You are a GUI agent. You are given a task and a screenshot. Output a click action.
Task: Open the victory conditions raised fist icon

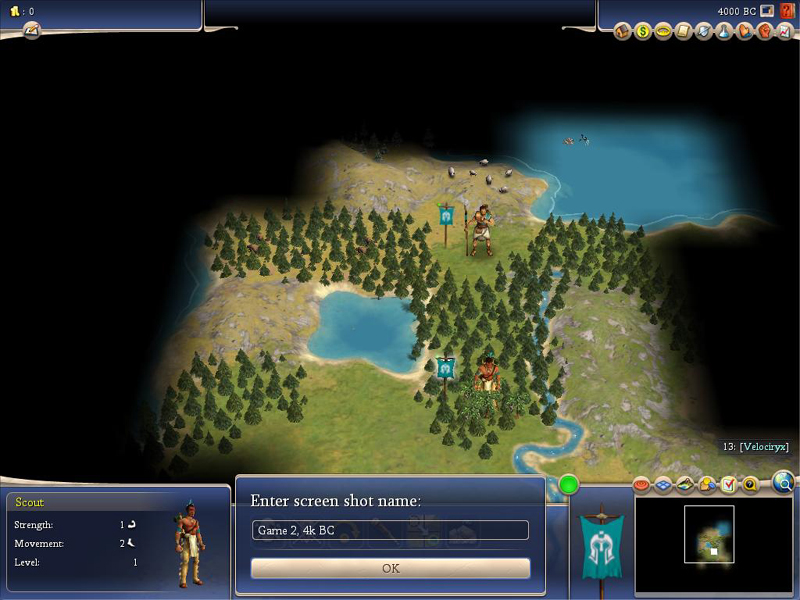[x=763, y=32]
